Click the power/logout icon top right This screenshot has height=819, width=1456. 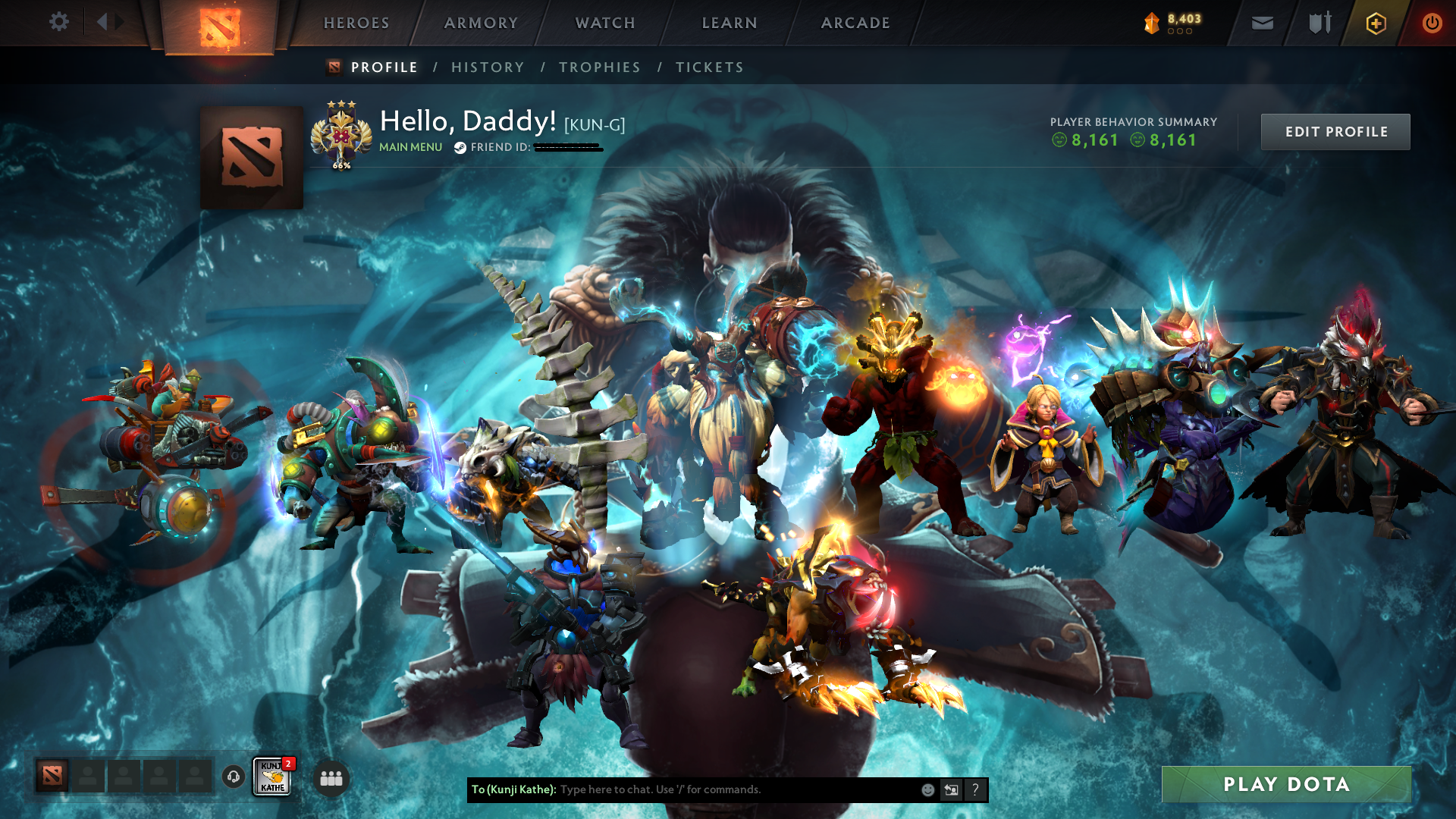coord(1432,23)
